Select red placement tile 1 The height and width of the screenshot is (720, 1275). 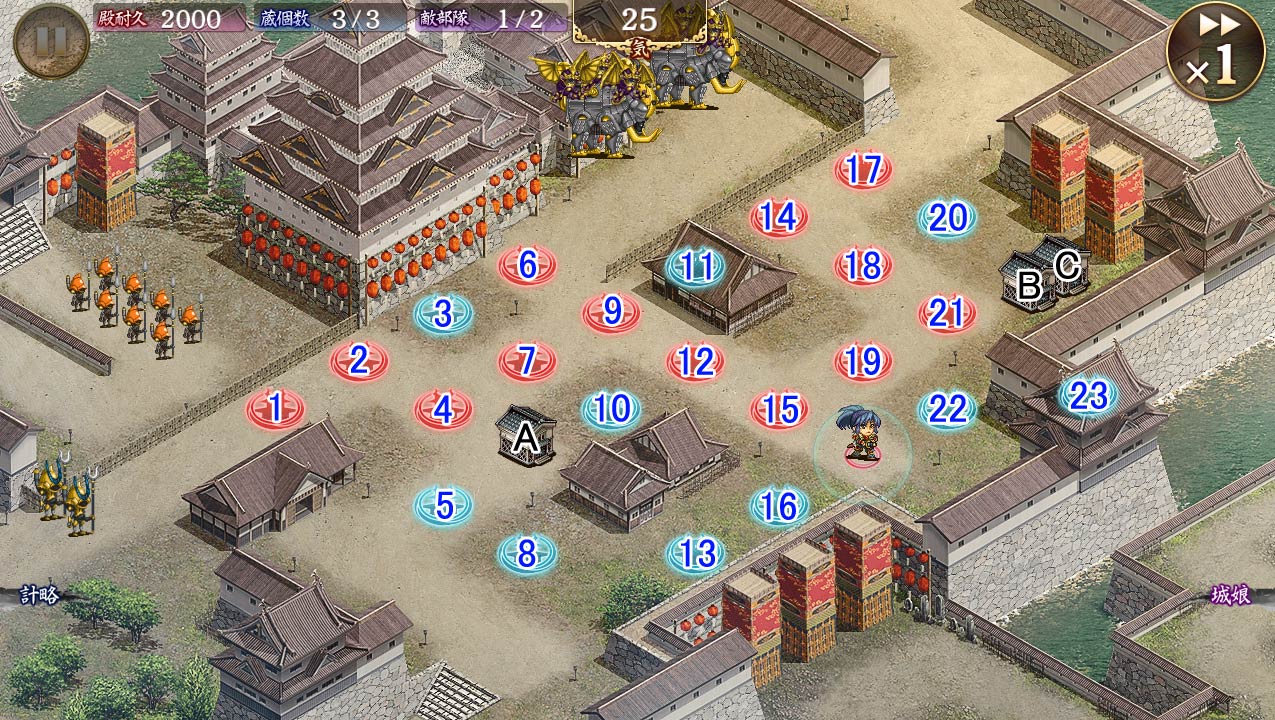pos(276,409)
